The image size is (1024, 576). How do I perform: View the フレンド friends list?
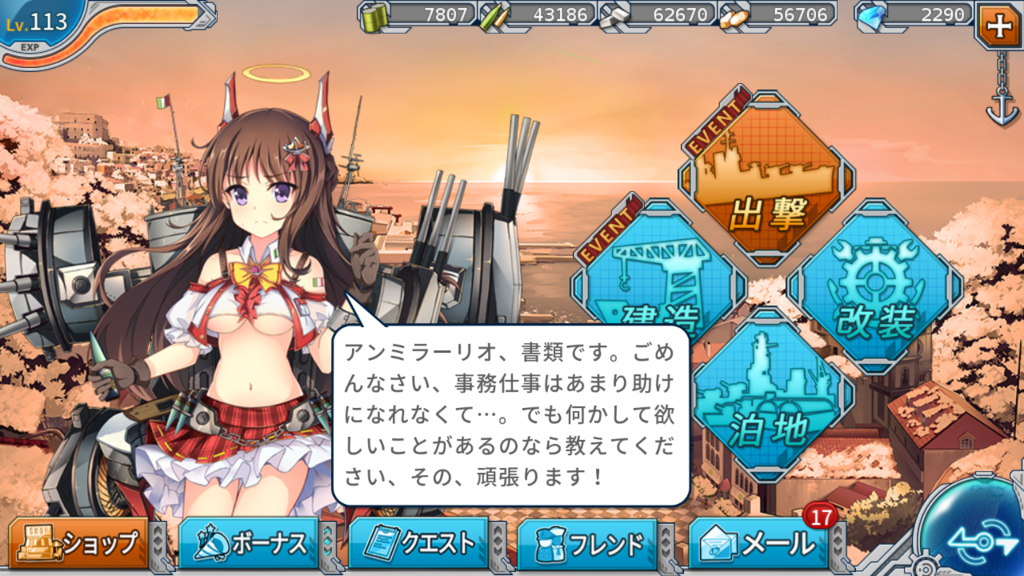coord(588,544)
